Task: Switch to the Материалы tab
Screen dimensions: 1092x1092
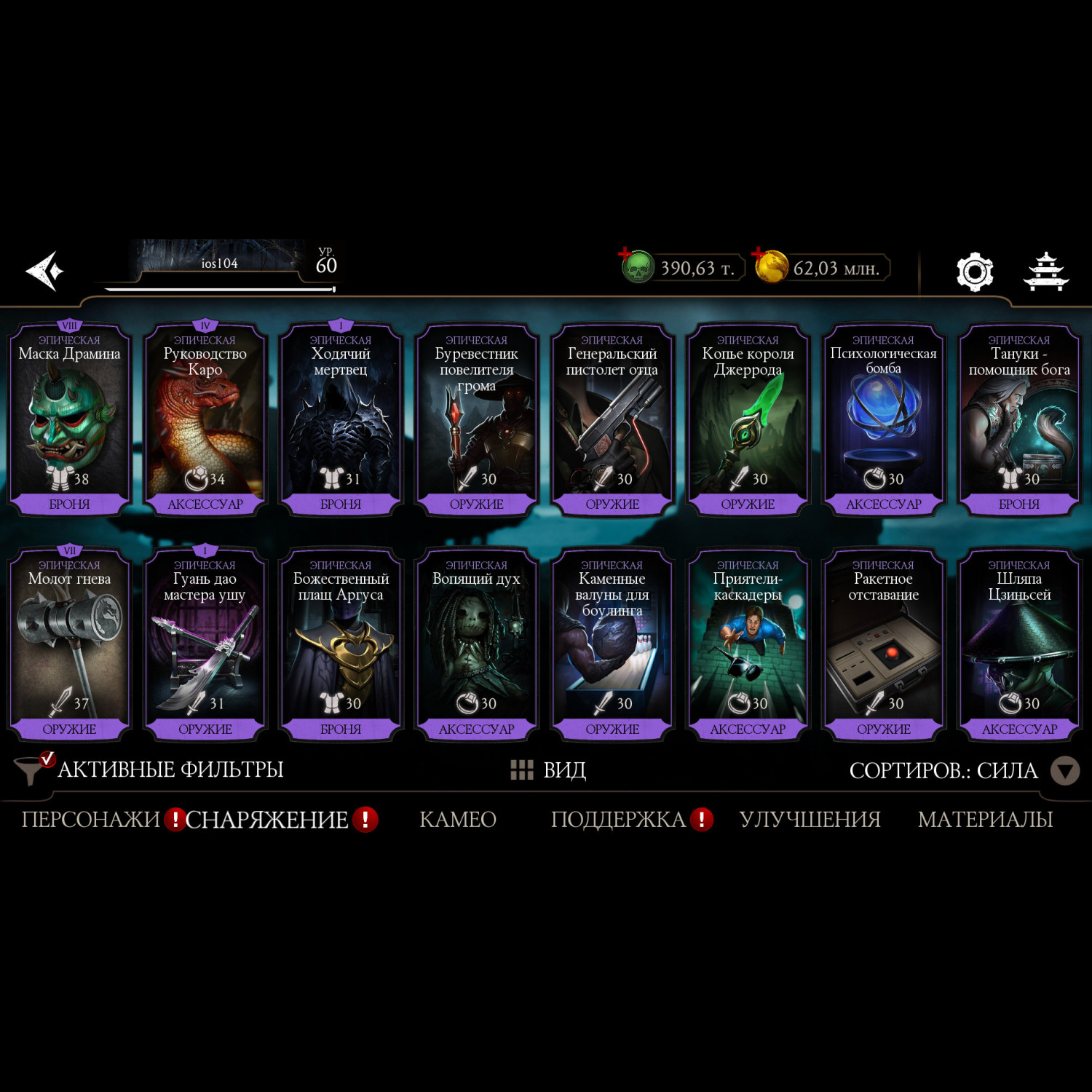Action: 985,820
